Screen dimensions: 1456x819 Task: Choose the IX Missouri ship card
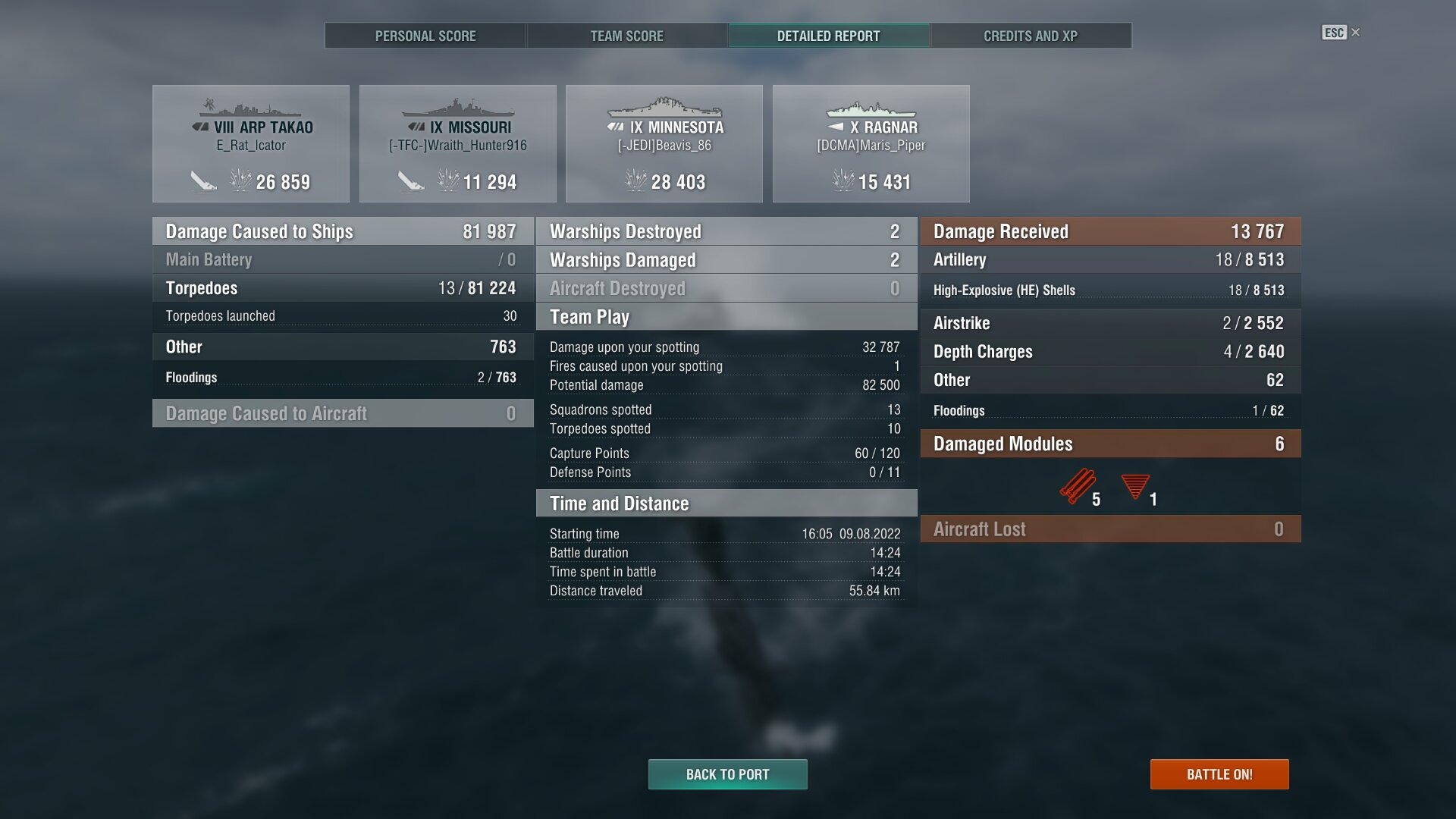click(457, 143)
